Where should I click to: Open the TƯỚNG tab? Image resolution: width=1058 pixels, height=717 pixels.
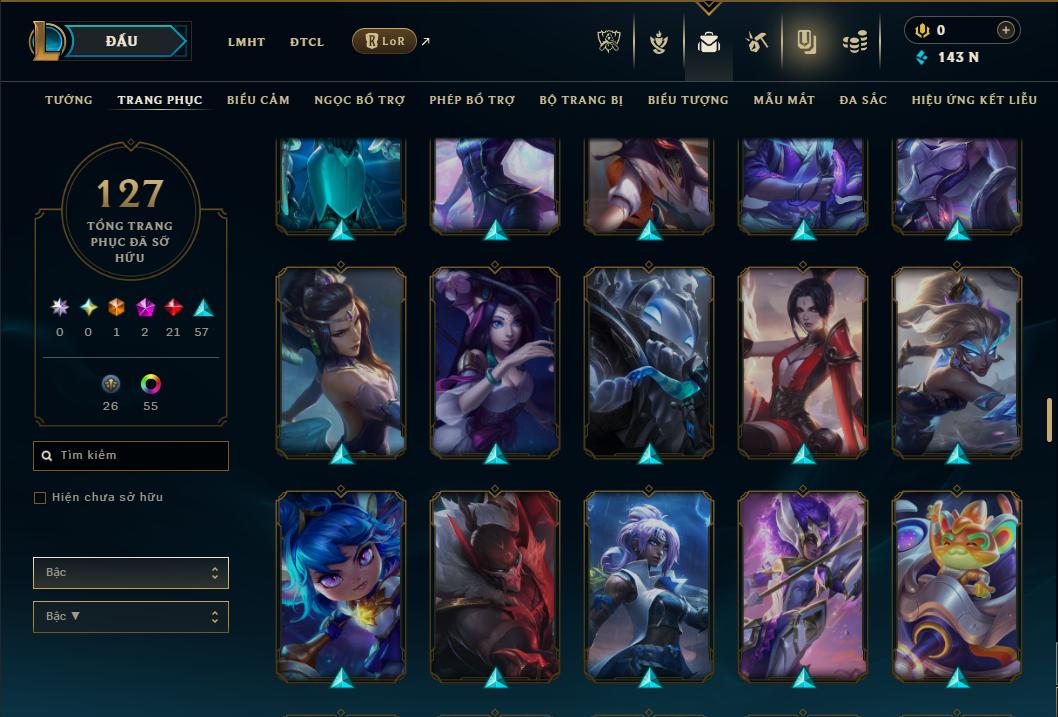pos(69,100)
